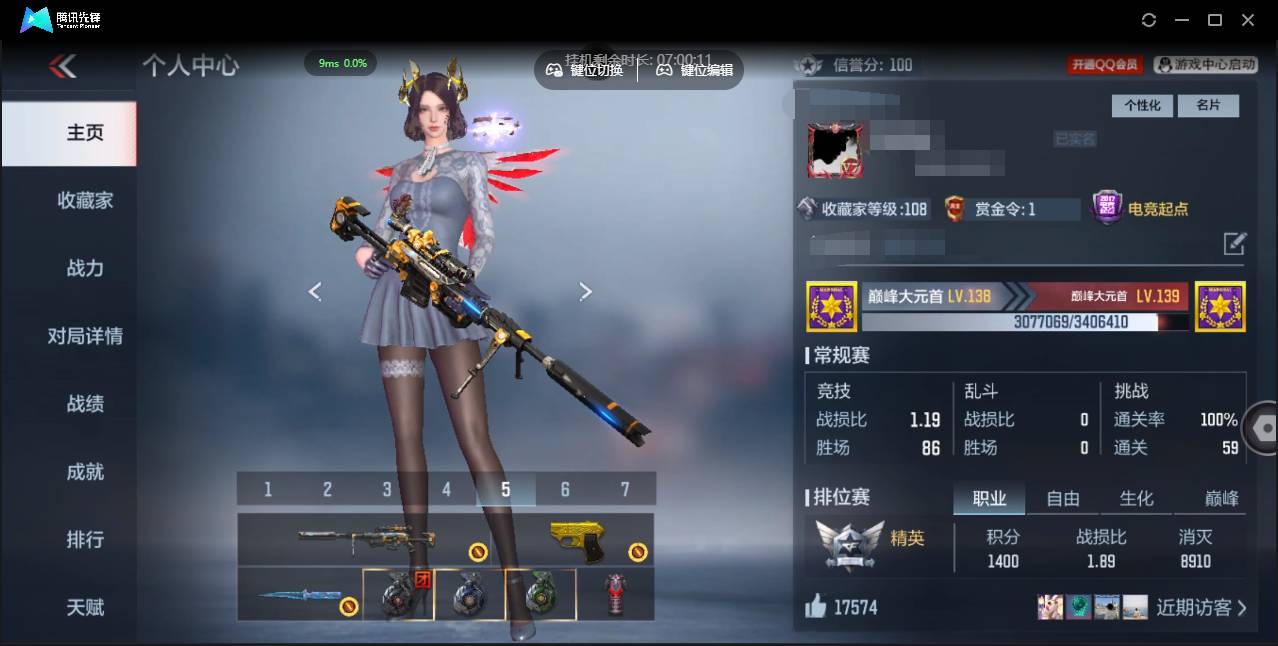Open the 天赋 talent page
1278x646 pixels.
85,607
